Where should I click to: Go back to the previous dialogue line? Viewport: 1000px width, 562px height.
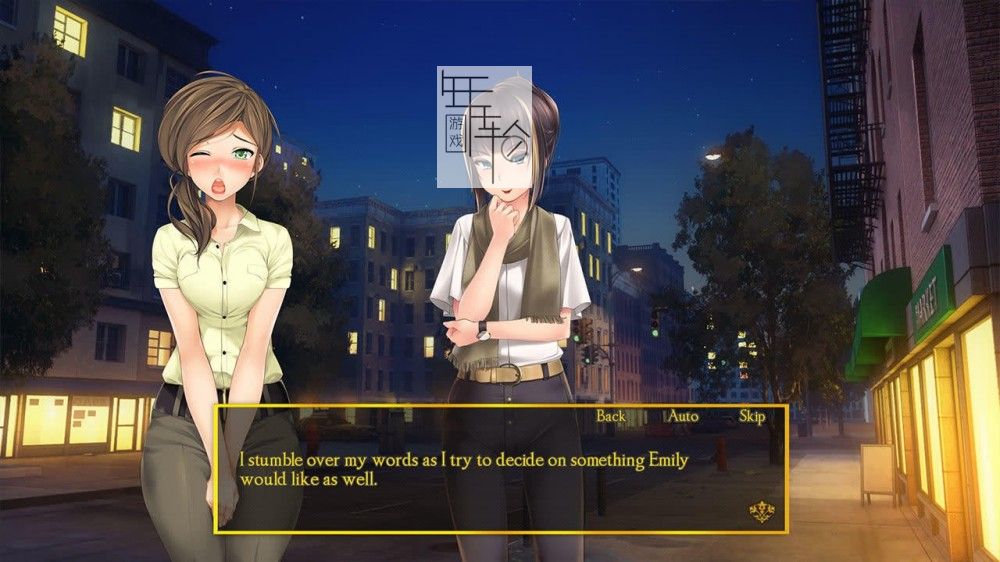[x=610, y=416]
